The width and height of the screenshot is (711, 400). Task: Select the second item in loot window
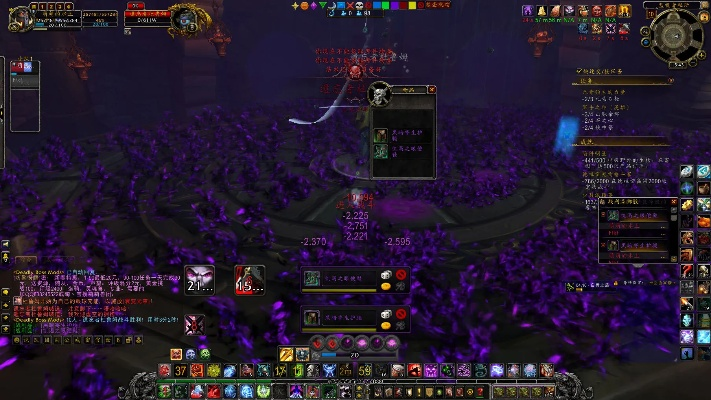tap(382, 151)
